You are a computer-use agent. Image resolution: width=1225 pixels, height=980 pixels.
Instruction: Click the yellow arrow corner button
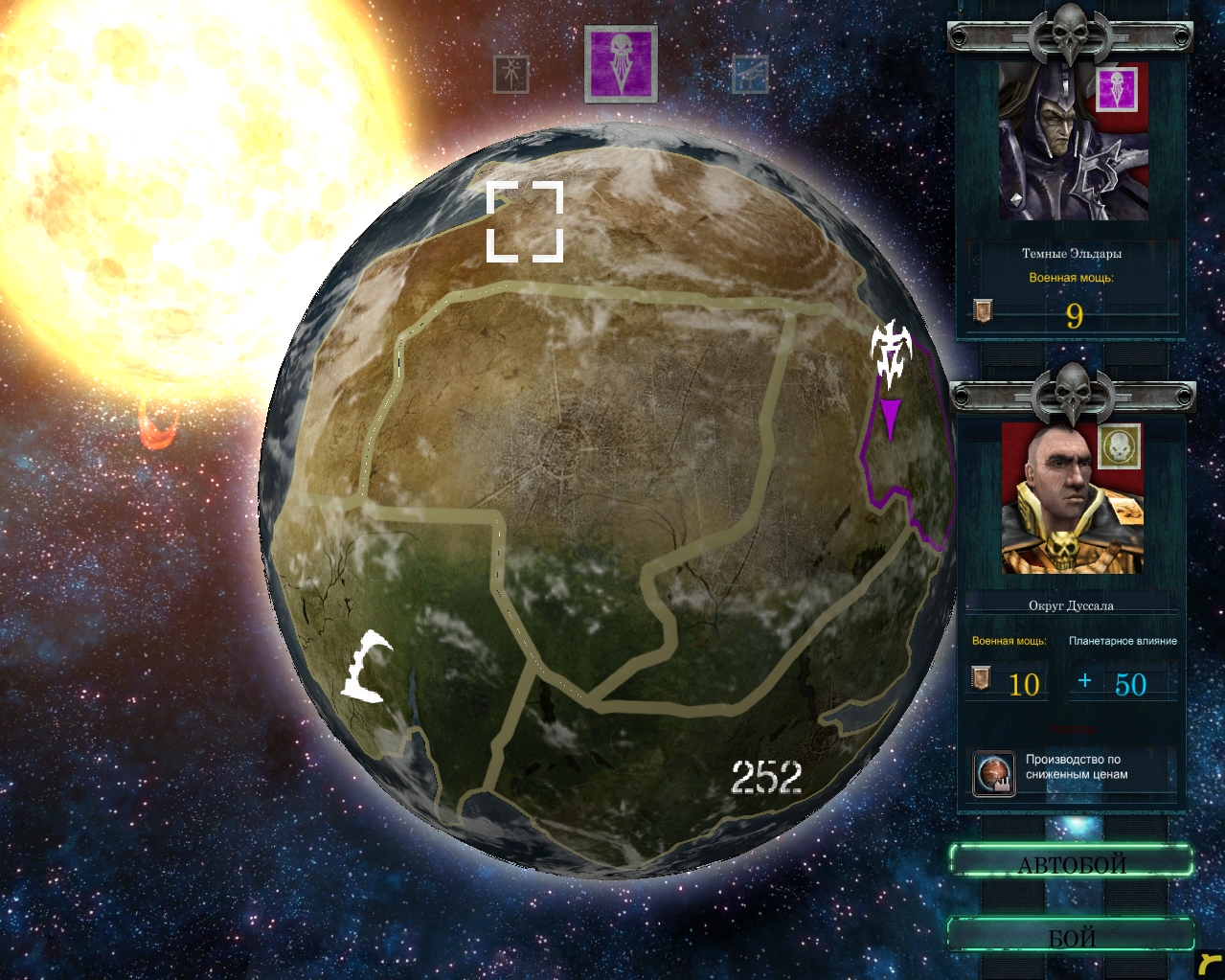click(x=1210, y=964)
